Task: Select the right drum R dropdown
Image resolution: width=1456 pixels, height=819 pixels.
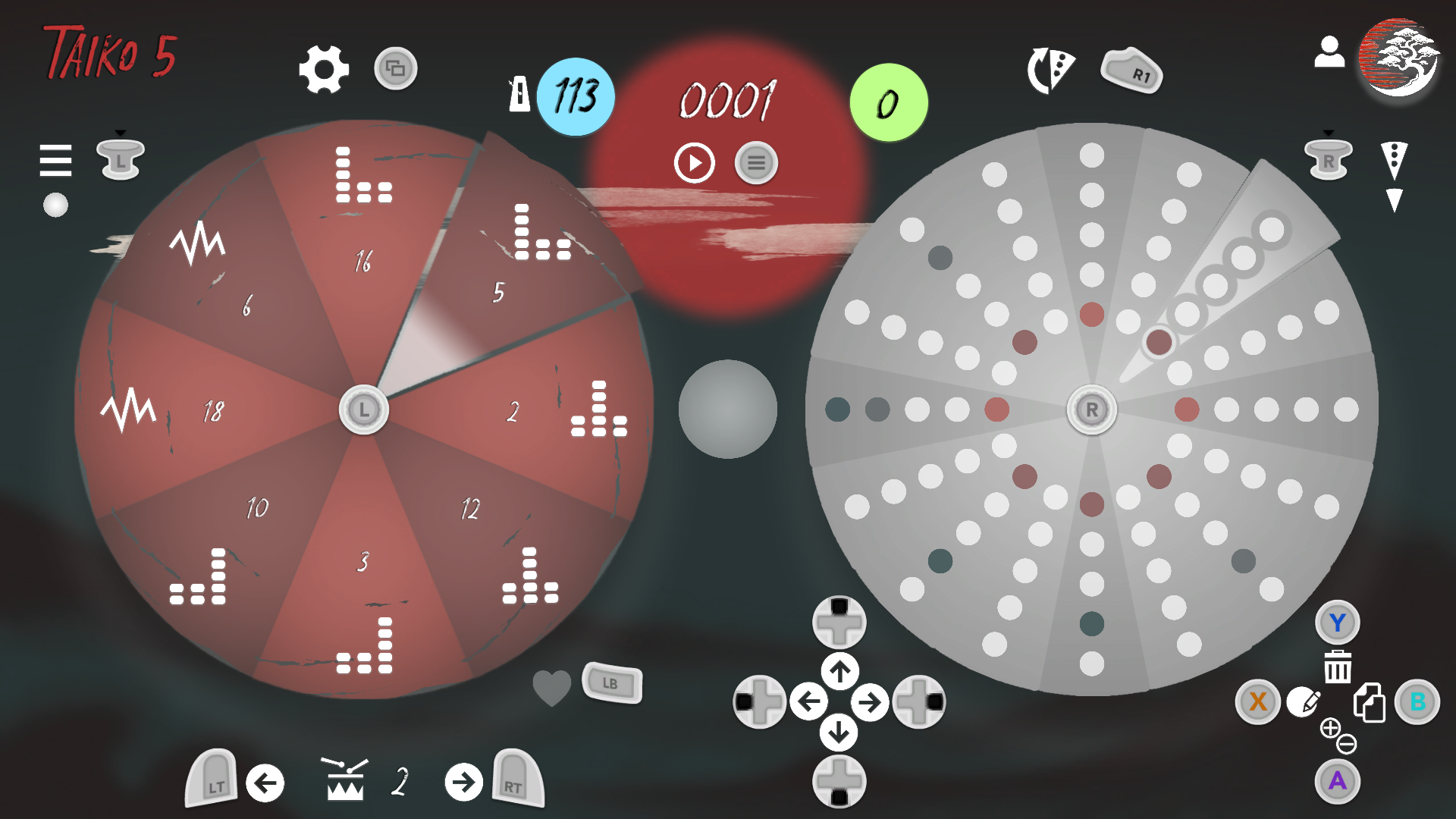Action: pos(1328,158)
